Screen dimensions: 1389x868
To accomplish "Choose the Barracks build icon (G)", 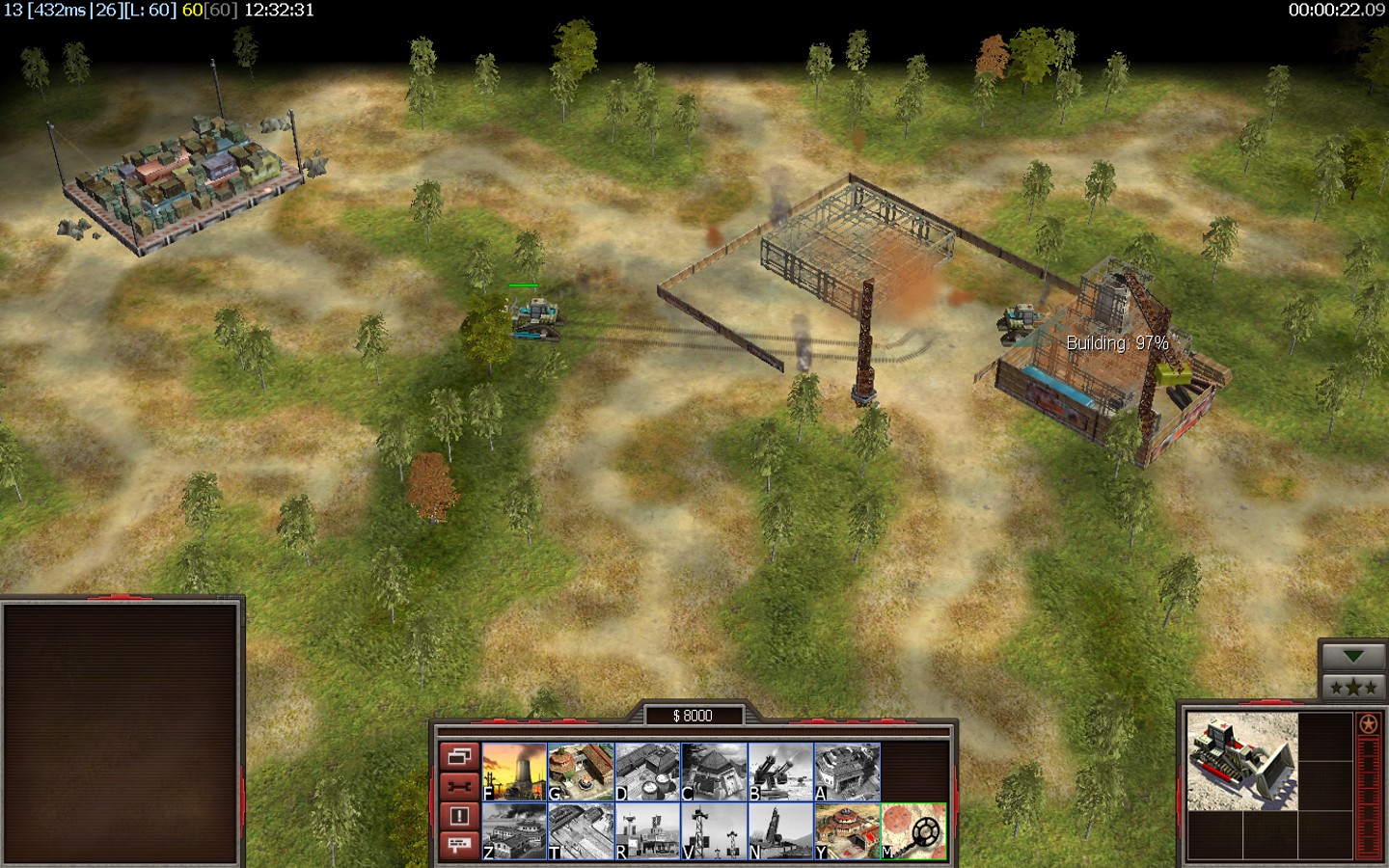I will point(581,772).
